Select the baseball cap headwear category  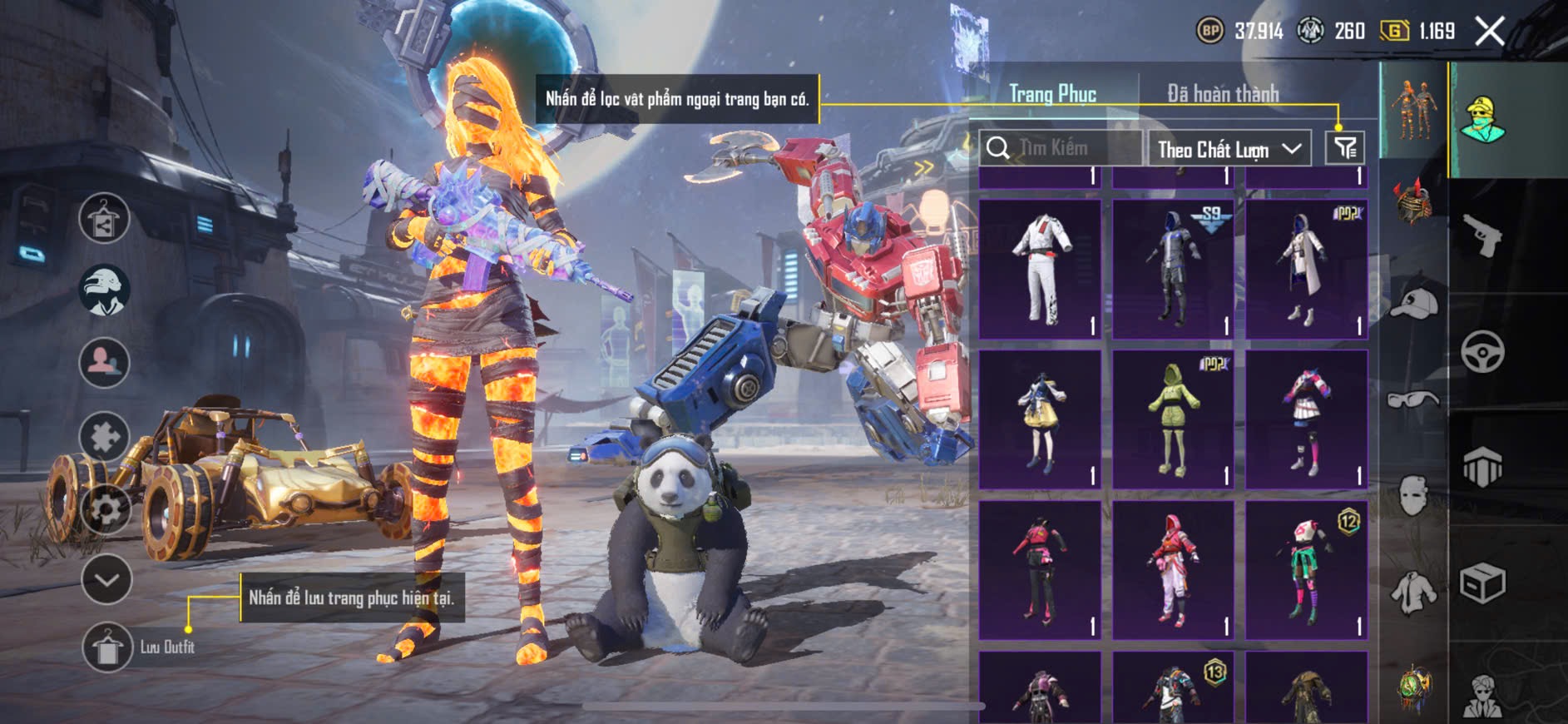tap(1413, 304)
